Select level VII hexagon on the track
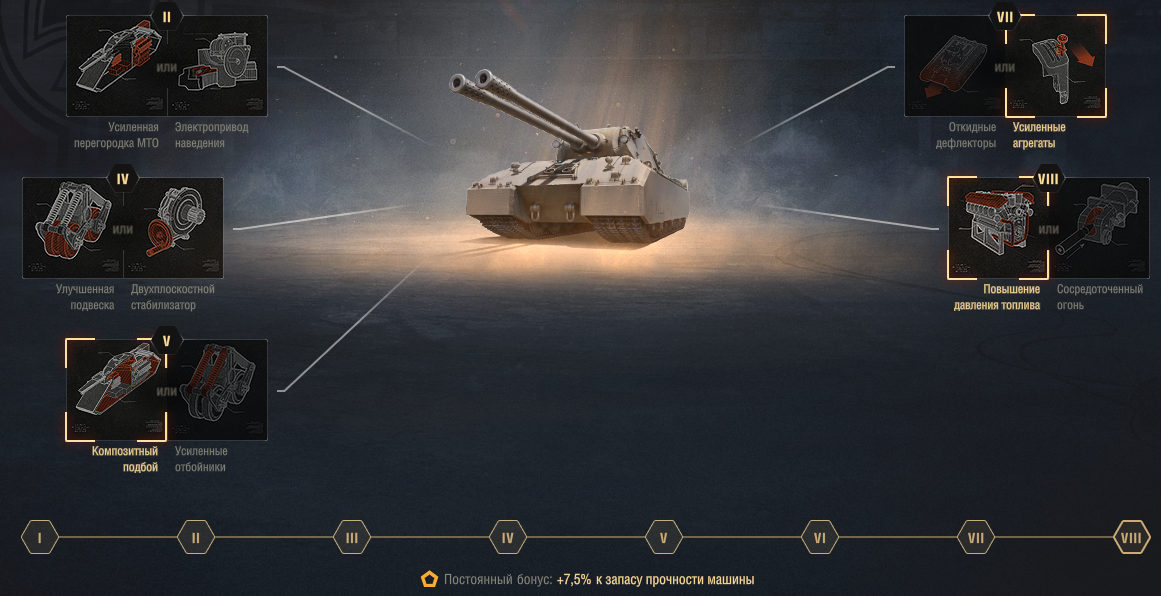The height and width of the screenshot is (596, 1161). pyautogui.click(x=976, y=538)
